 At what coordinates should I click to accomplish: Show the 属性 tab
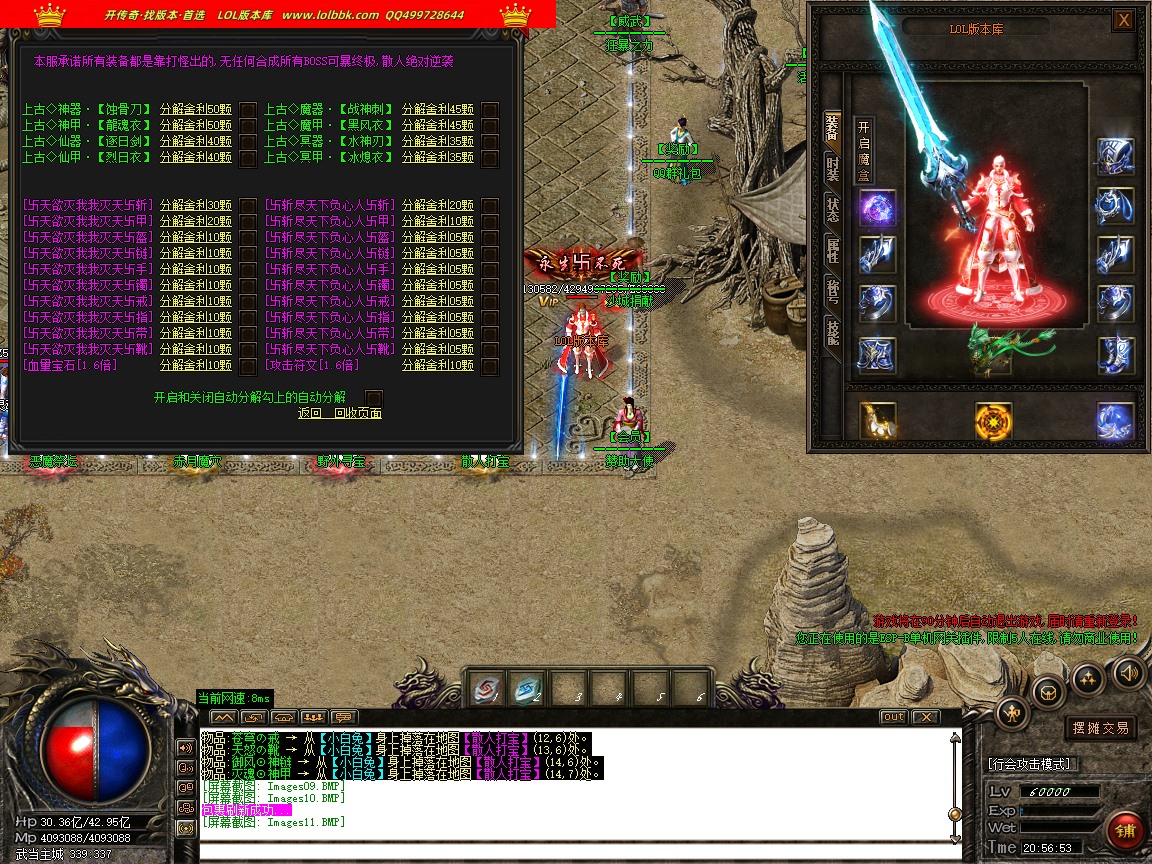[832, 251]
